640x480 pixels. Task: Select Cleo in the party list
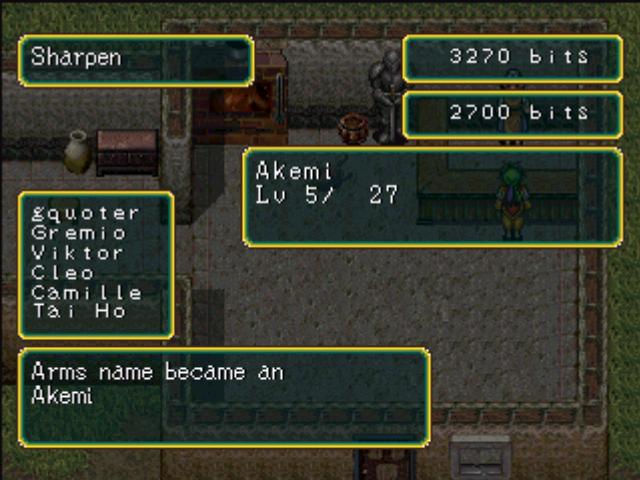point(63,273)
